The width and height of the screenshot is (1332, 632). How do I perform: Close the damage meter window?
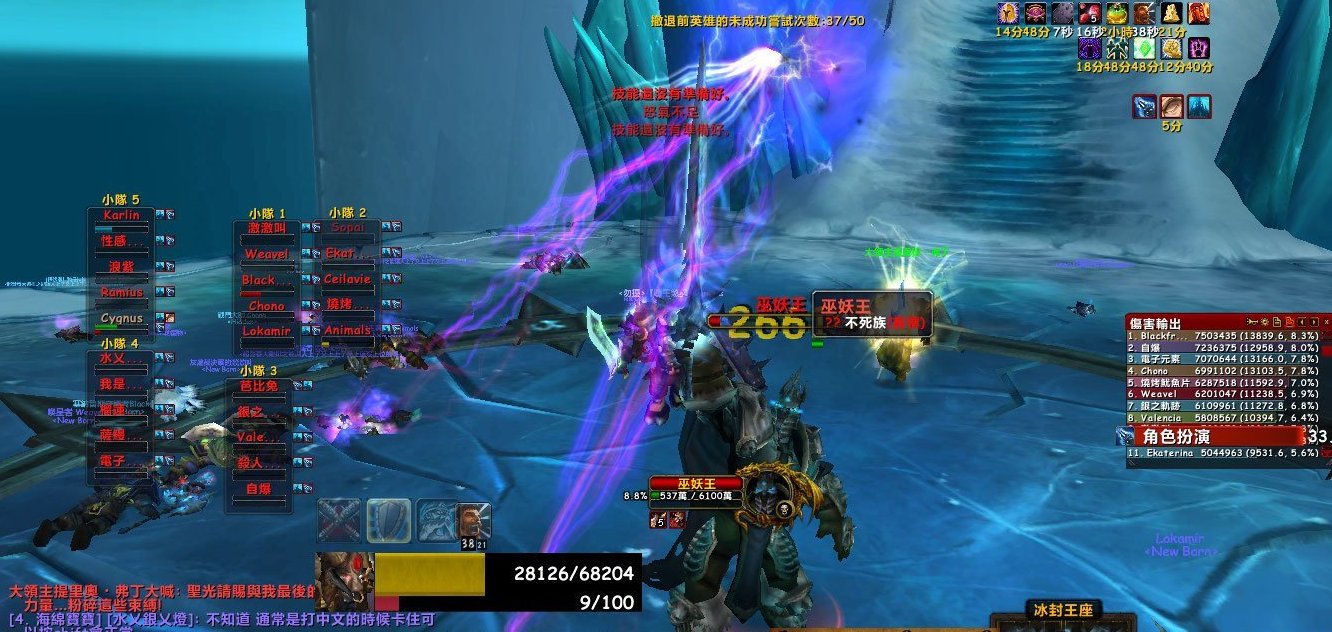[1326, 322]
